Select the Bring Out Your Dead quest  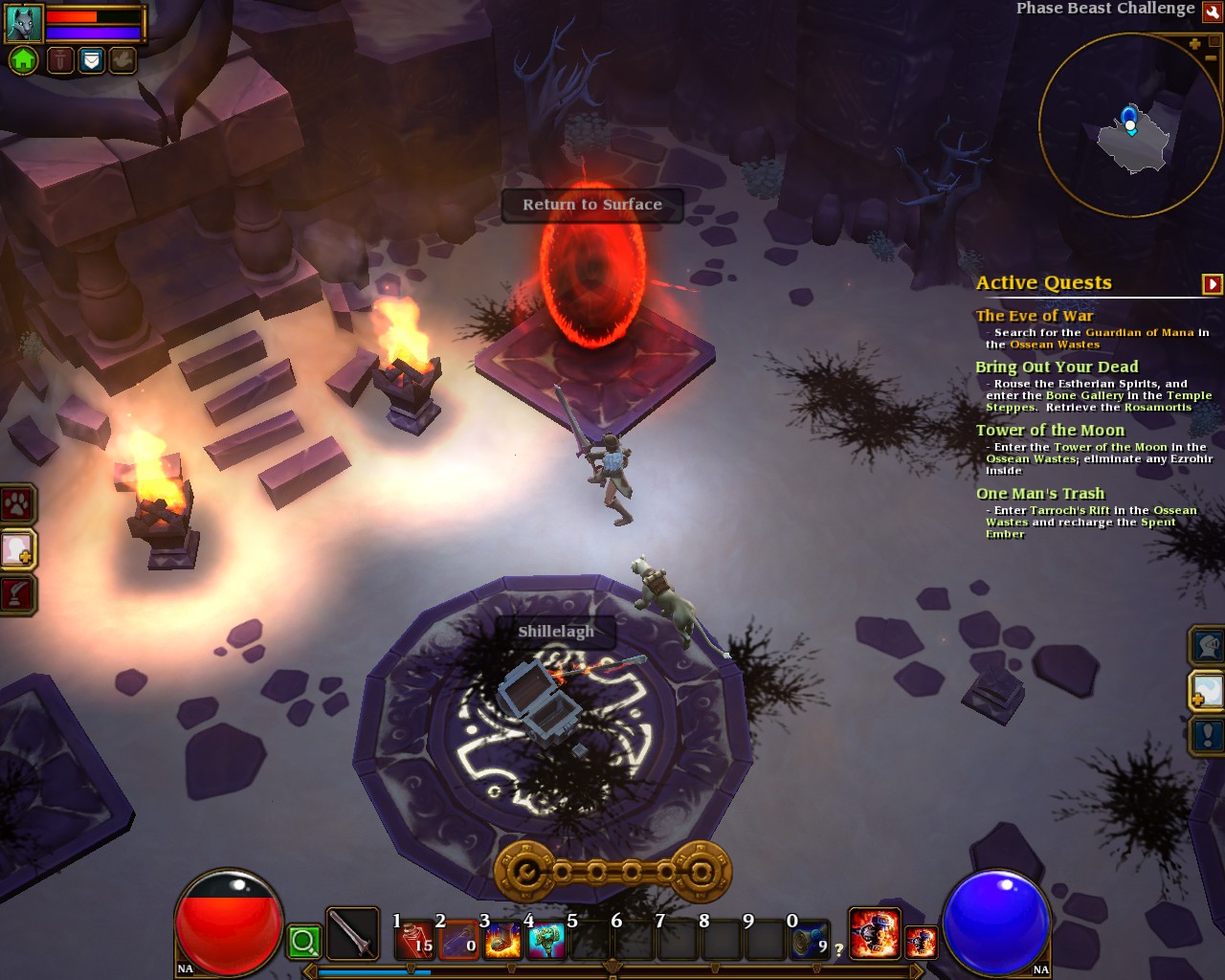pos(1057,367)
